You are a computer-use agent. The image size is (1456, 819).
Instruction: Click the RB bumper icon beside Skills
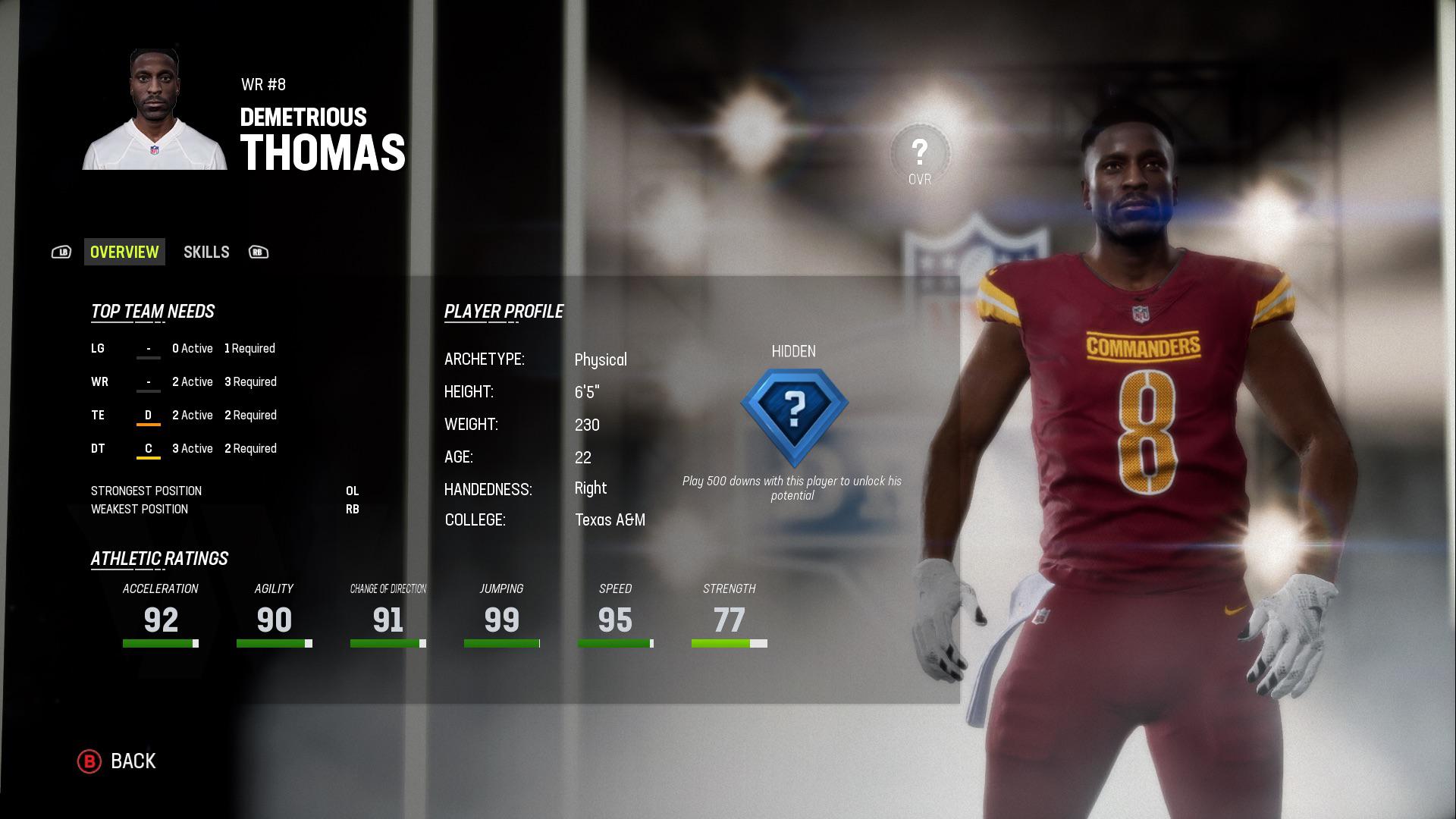click(x=259, y=252)
